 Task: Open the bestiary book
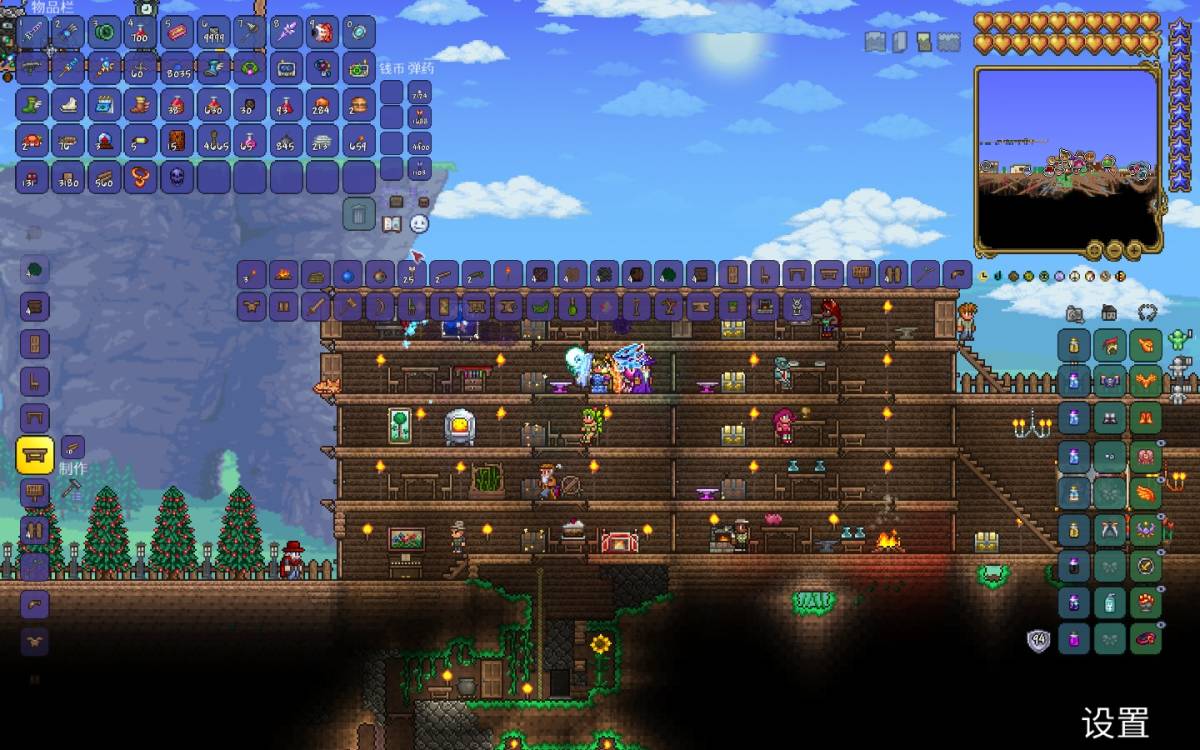click(392, 224)
